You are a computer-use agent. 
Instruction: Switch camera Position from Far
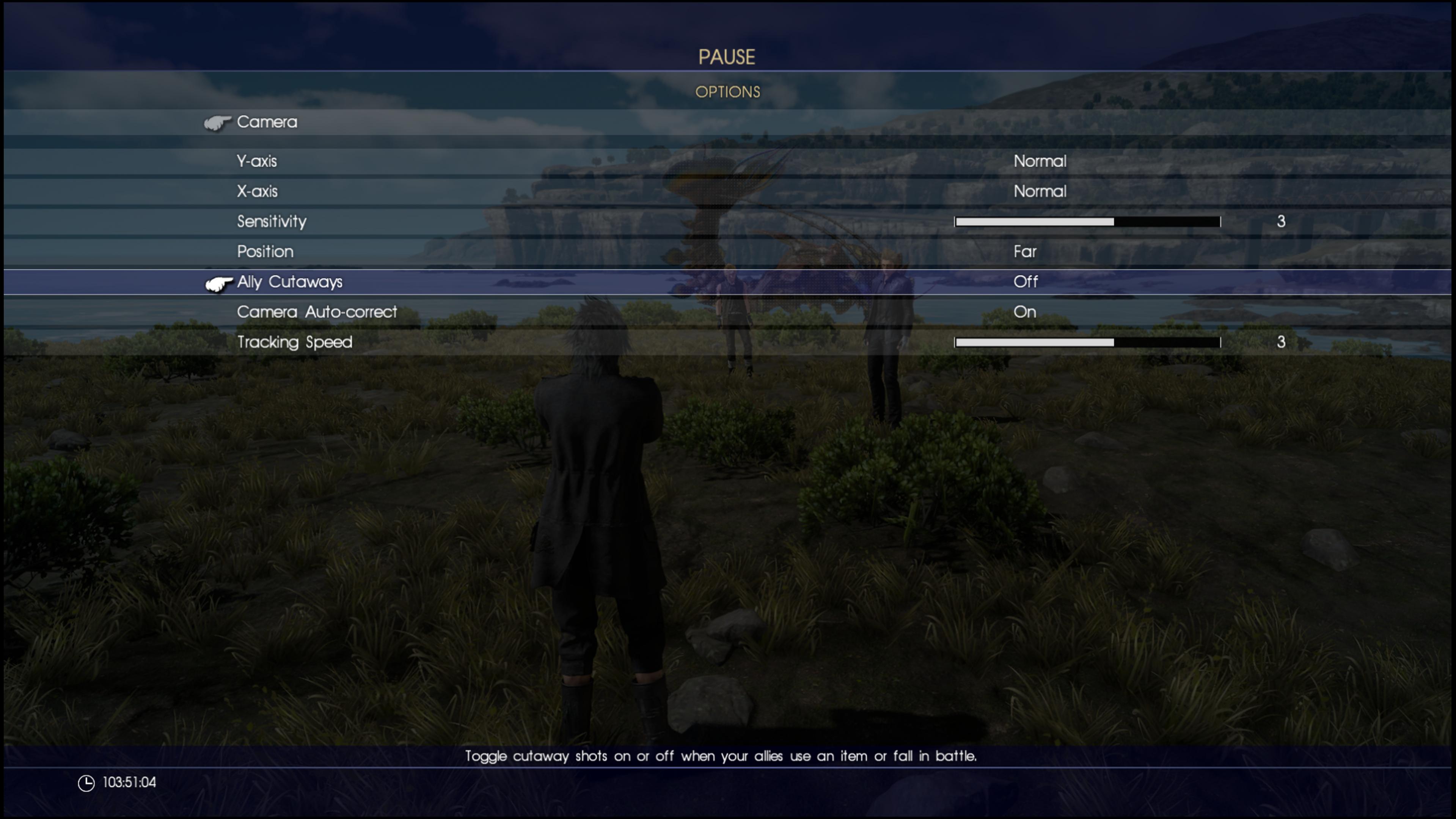click(1025, 252)
